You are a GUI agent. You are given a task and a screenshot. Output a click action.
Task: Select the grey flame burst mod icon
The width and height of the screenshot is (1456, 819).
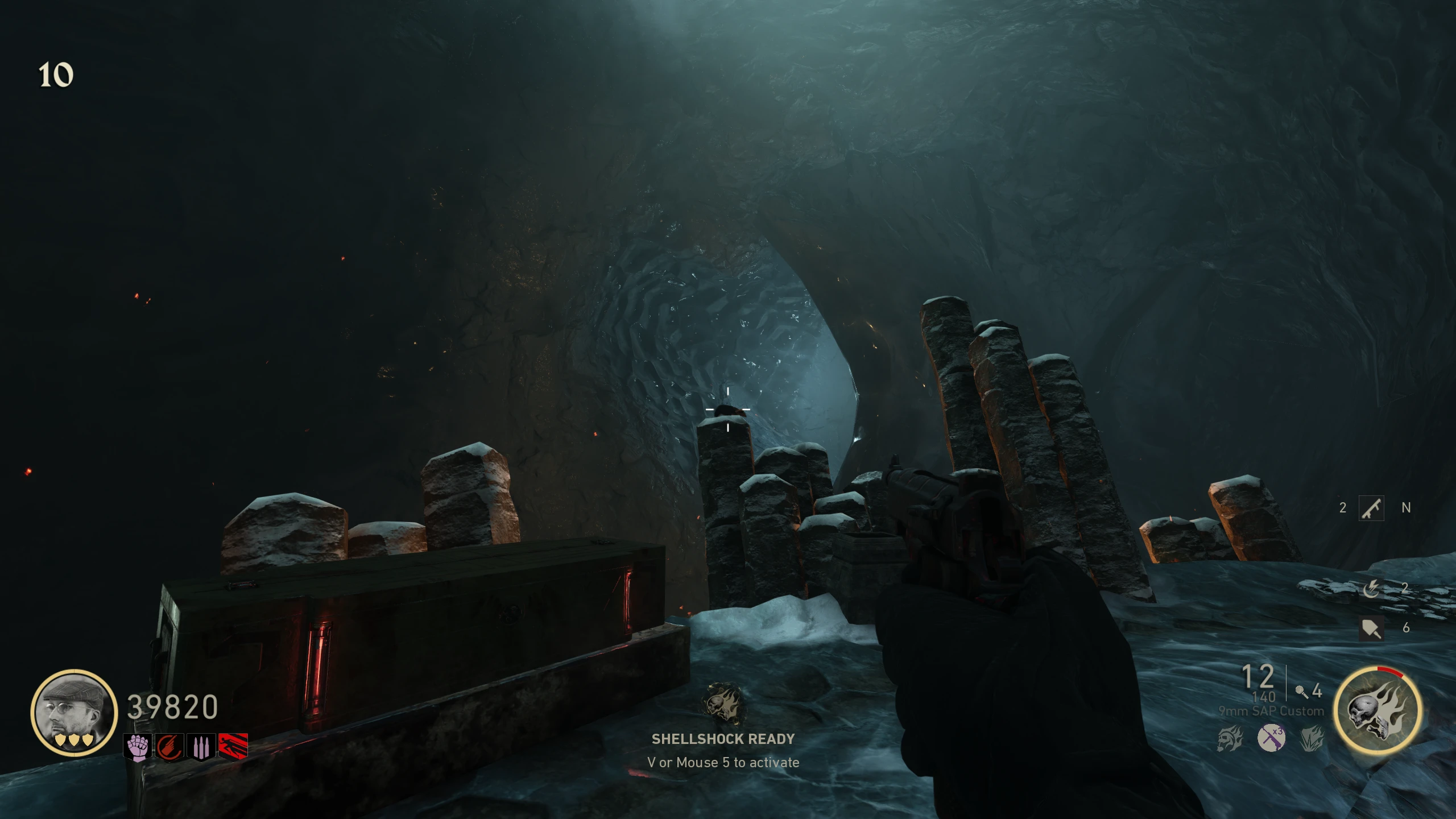(1312, 739)
